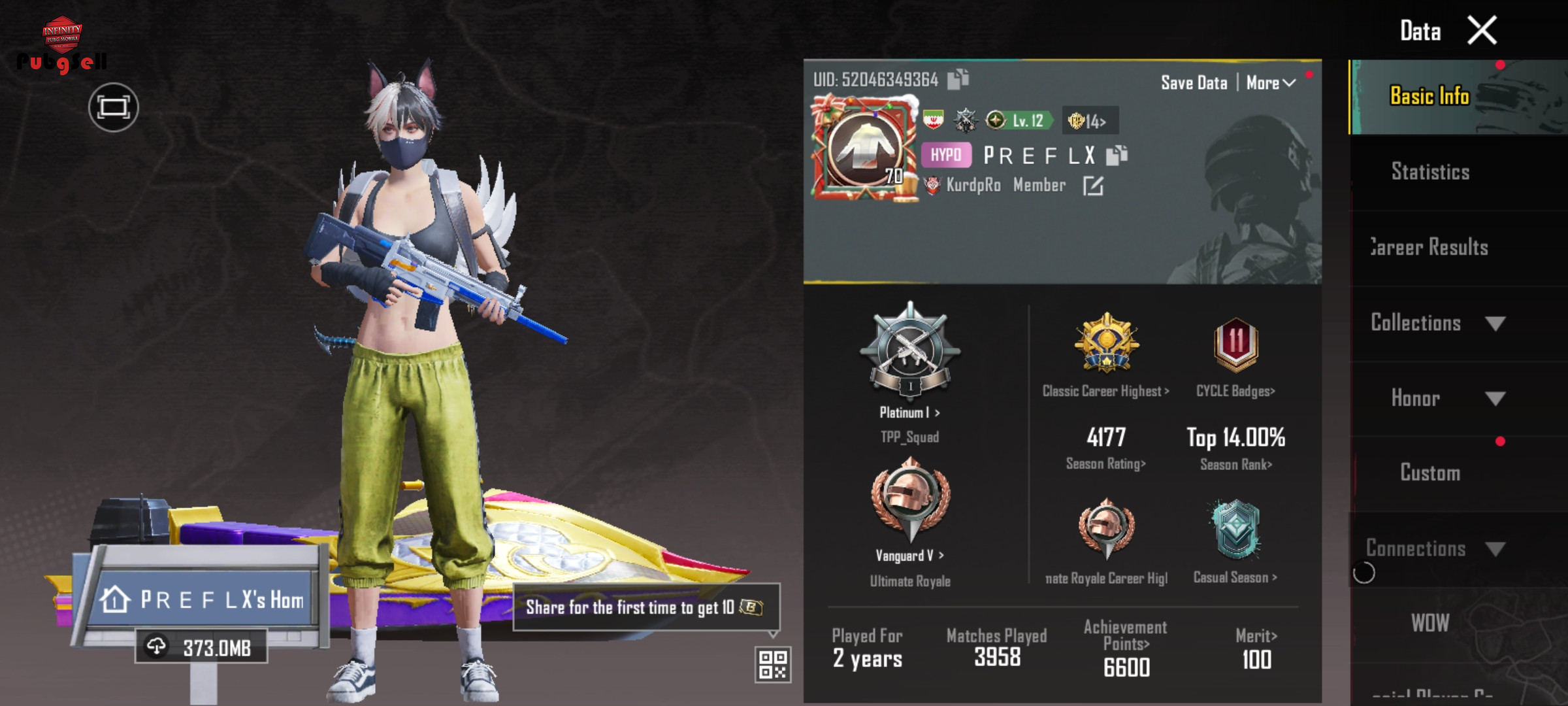Expand the Connections section
1568x706 pixels.
click(1437, 548)
